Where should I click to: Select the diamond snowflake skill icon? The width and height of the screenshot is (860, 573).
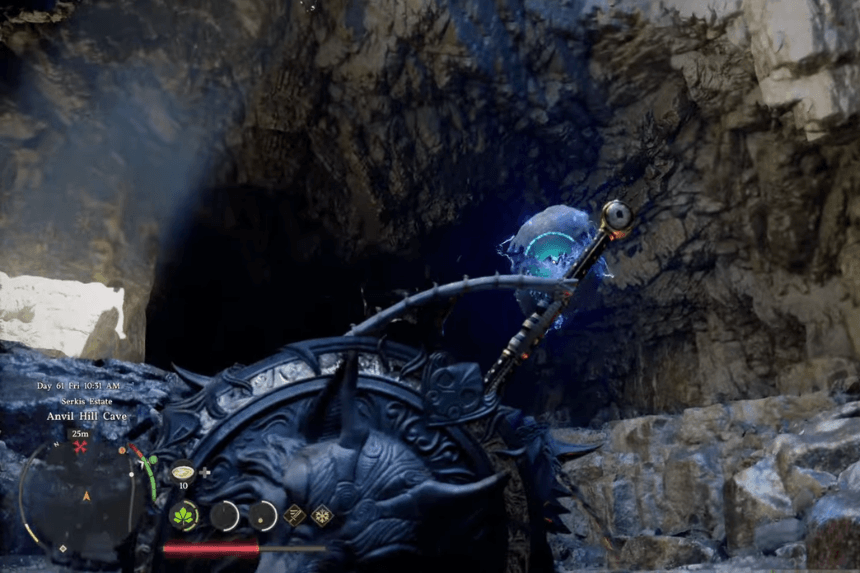(322, 515)
